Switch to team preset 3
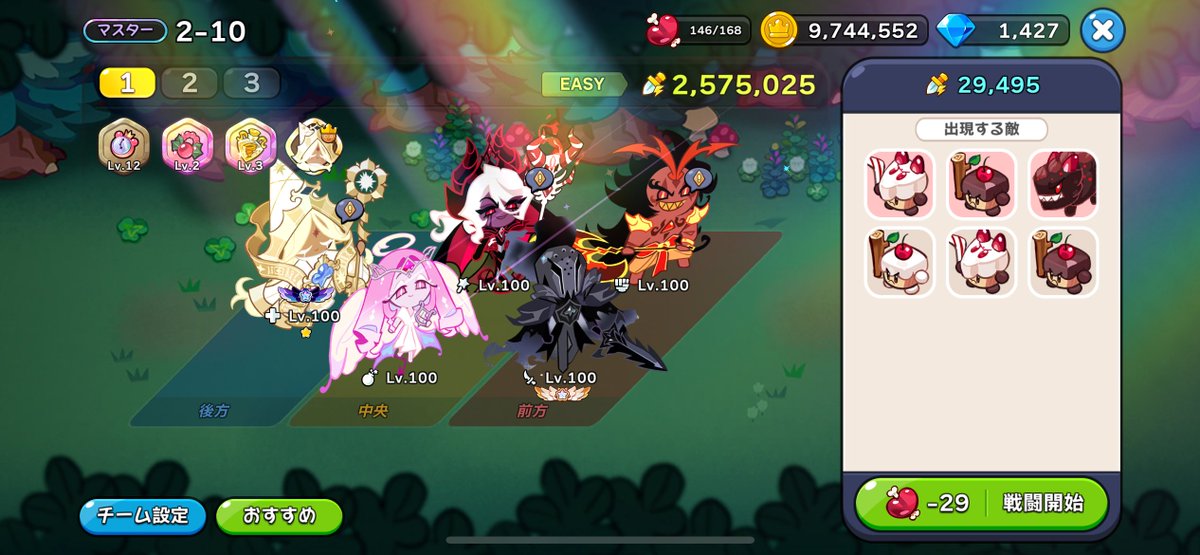 (251, 84)
